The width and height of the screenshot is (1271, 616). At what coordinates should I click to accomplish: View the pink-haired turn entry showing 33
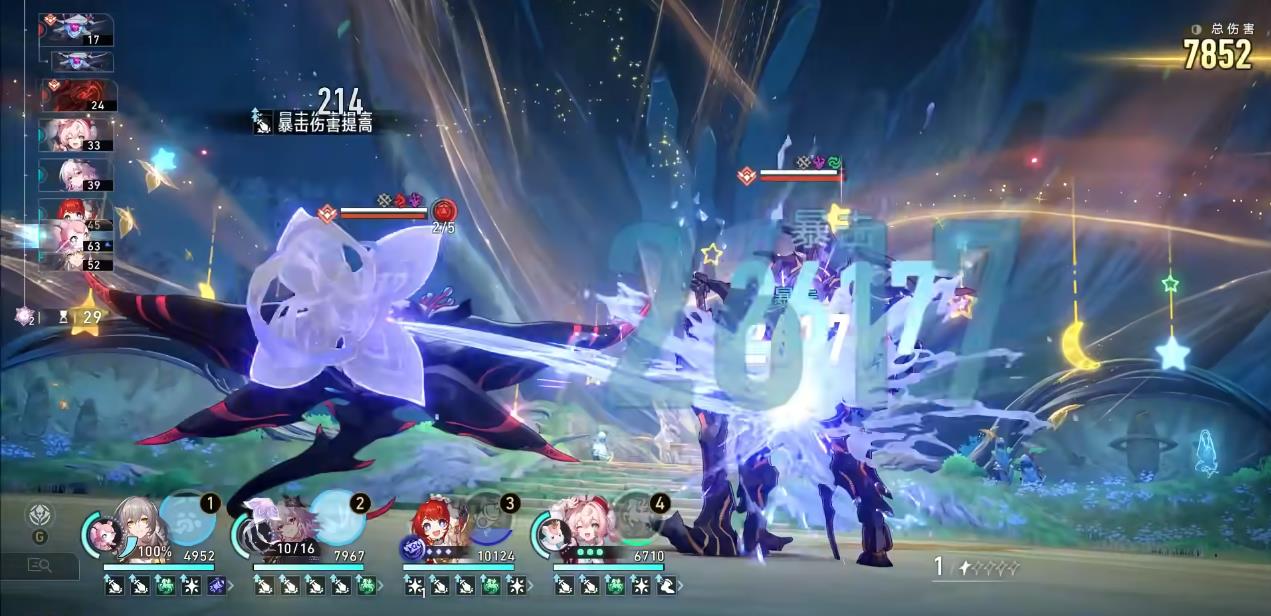[76, 135]
